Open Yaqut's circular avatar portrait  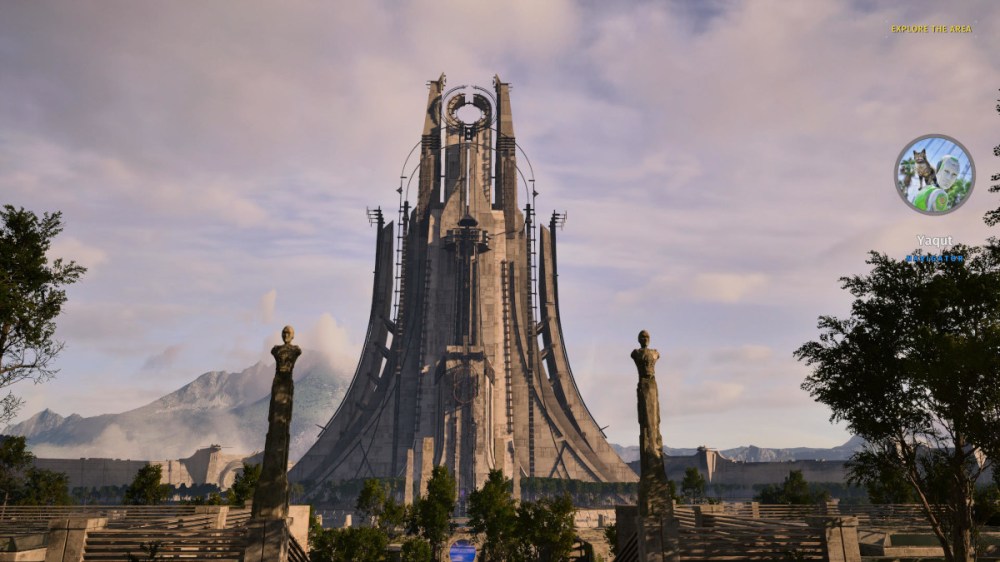(934, 175)
